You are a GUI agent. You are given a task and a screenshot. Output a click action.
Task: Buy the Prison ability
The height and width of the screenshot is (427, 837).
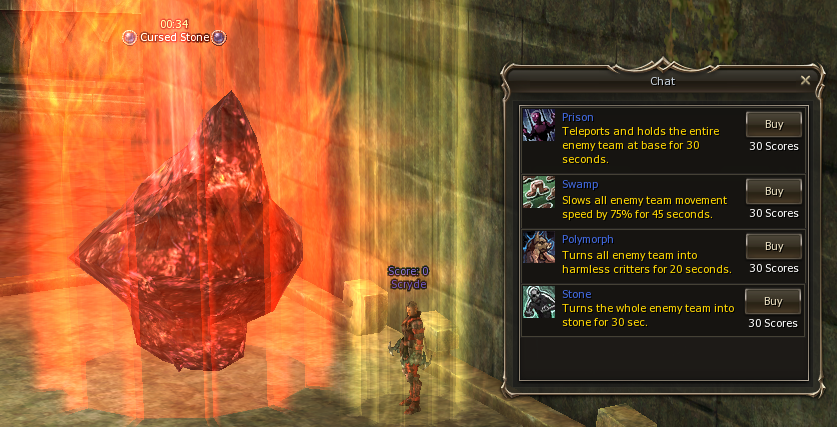773,124
